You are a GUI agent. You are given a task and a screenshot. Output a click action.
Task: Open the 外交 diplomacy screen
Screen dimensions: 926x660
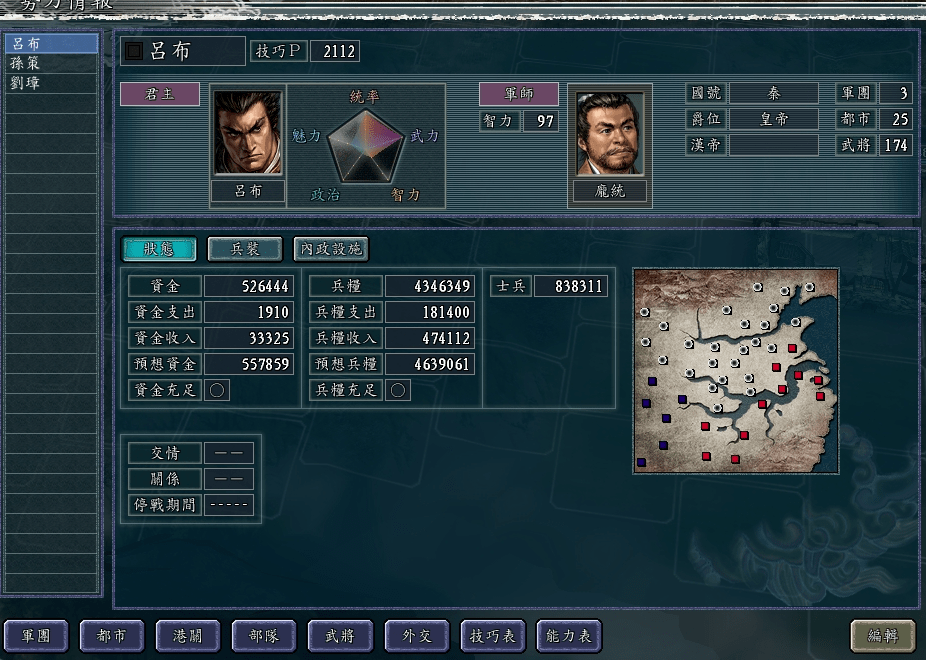tap(416, 636)
